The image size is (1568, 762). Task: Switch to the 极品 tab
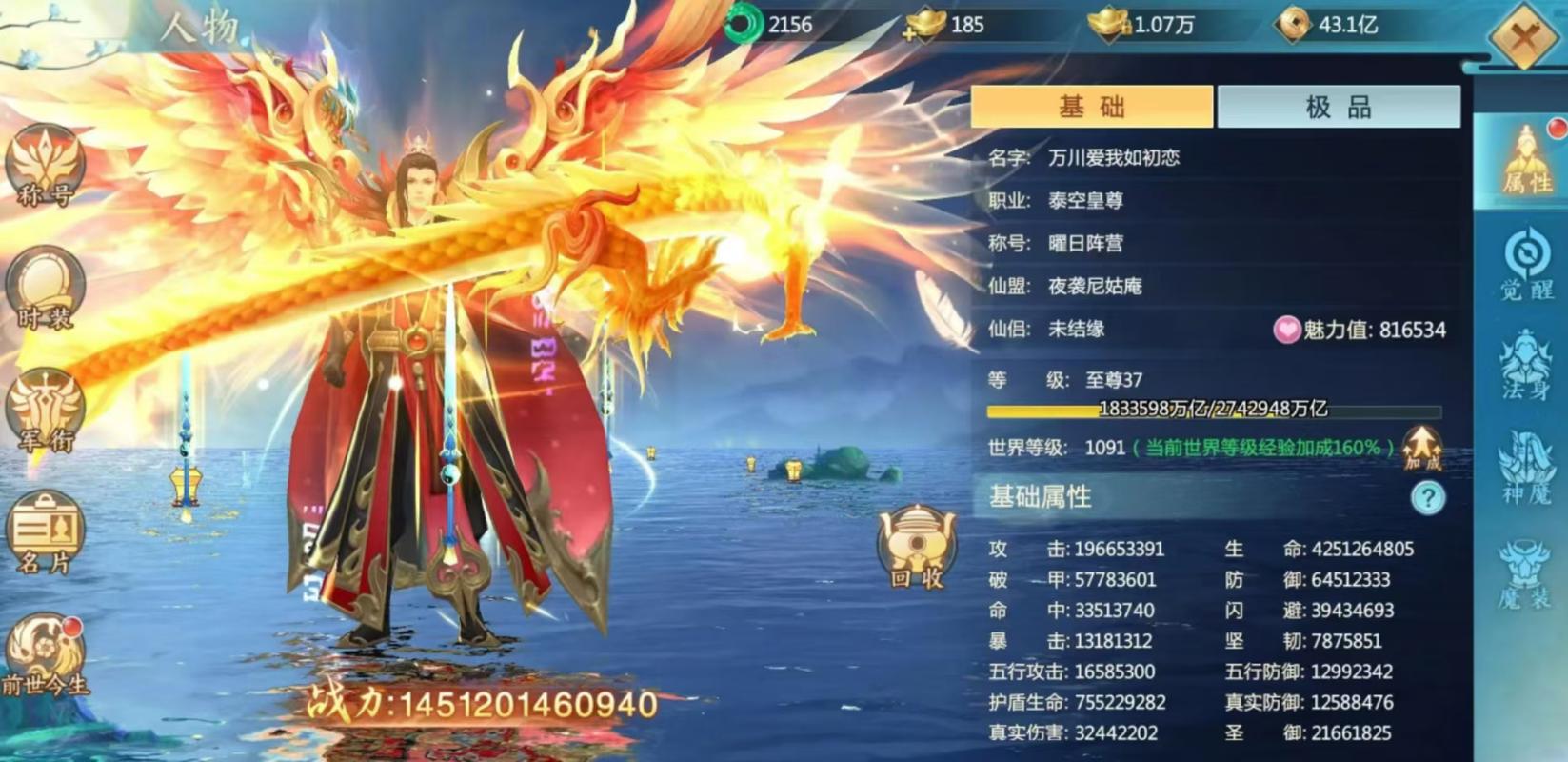(1338, 106)
